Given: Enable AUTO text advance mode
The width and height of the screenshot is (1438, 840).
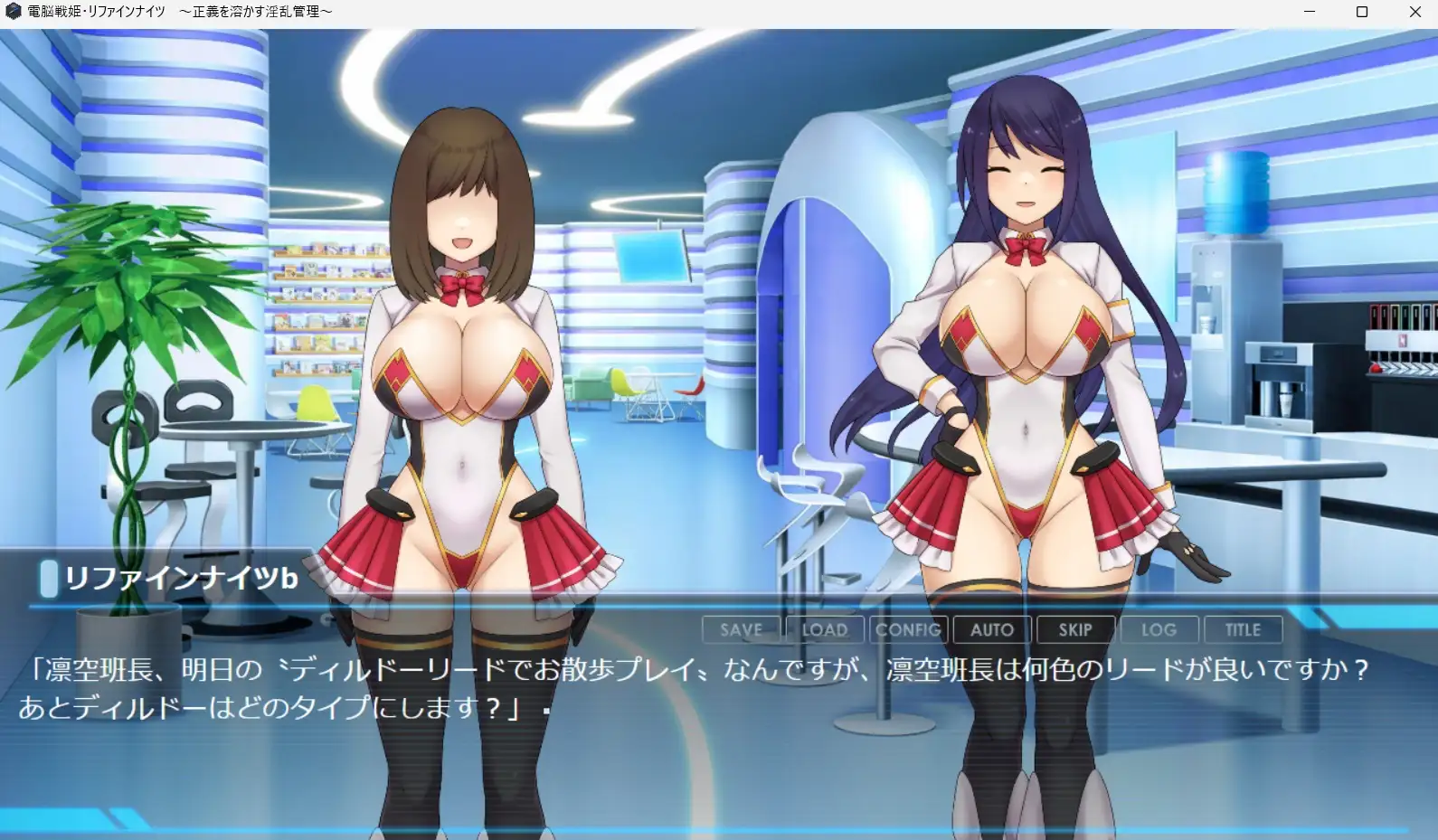Looking at the screenshot, I should coord(991,629).
